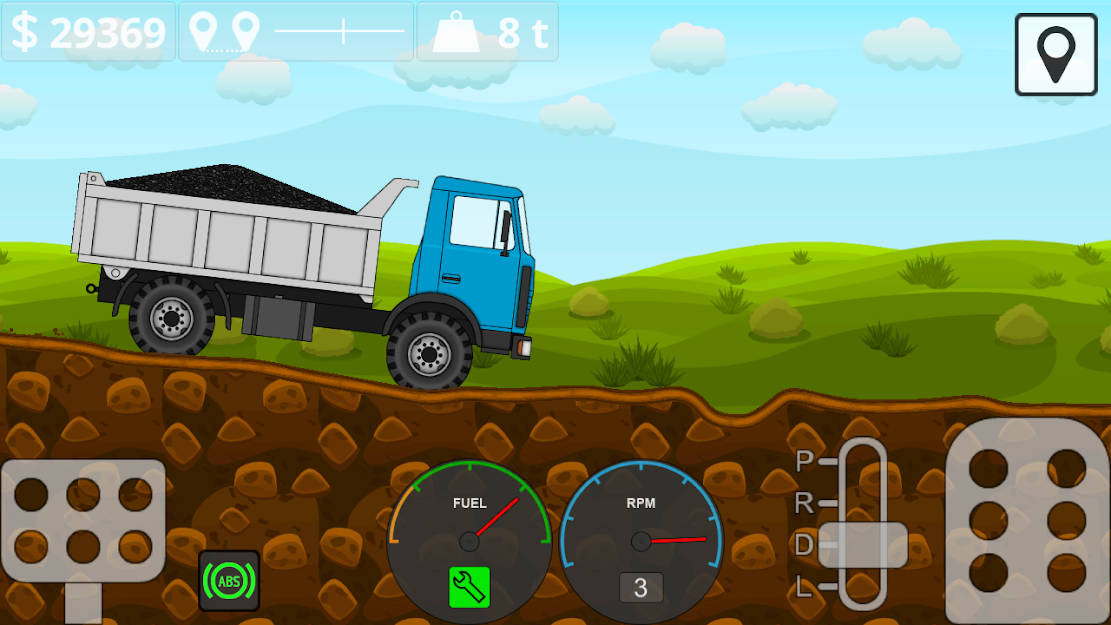Open the map marker button
This screenshot has height=625, width=1111.
pos(1056,55)
